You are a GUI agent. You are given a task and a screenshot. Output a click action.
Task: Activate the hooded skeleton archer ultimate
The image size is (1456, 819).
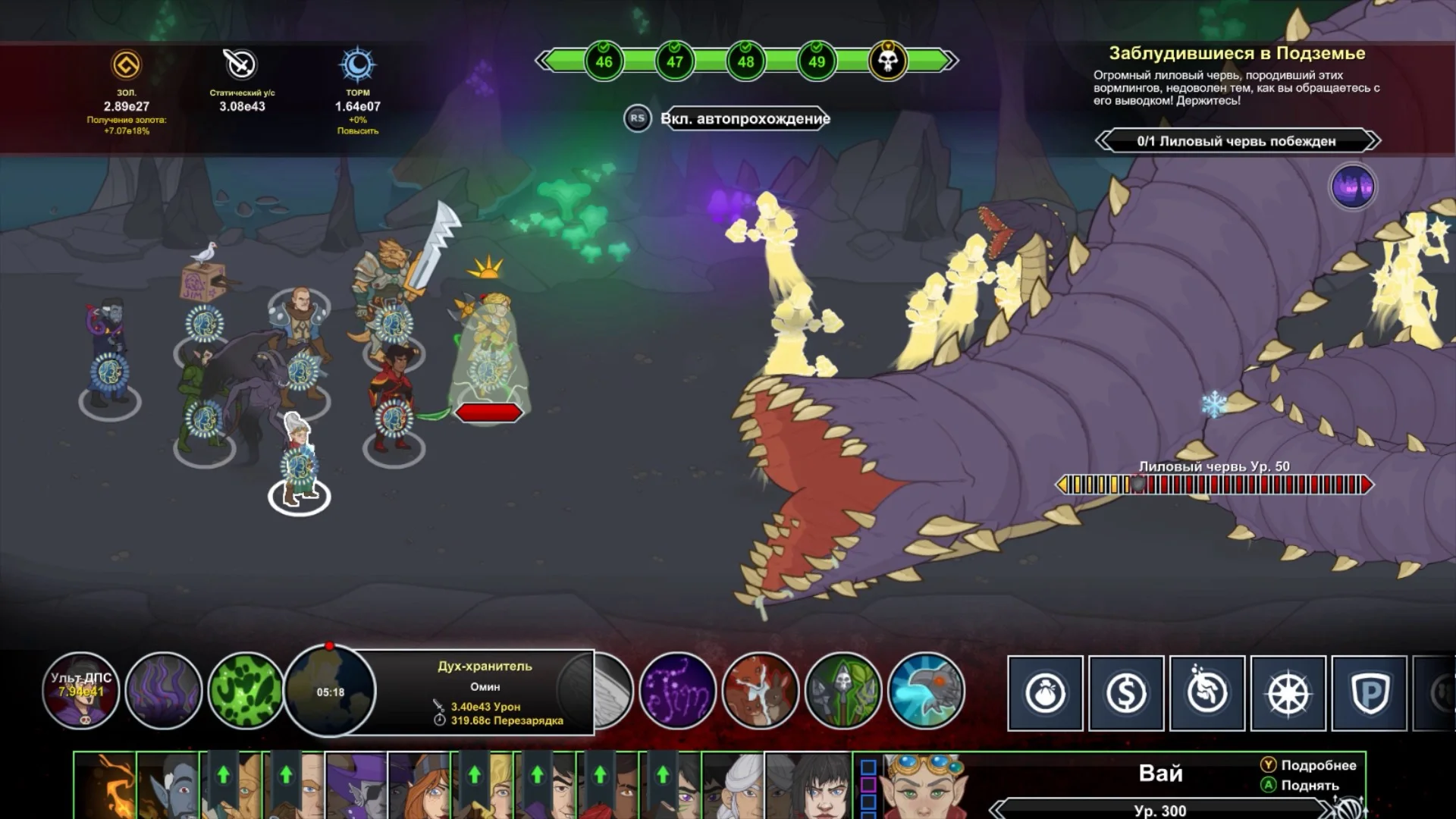coord(843,691)
